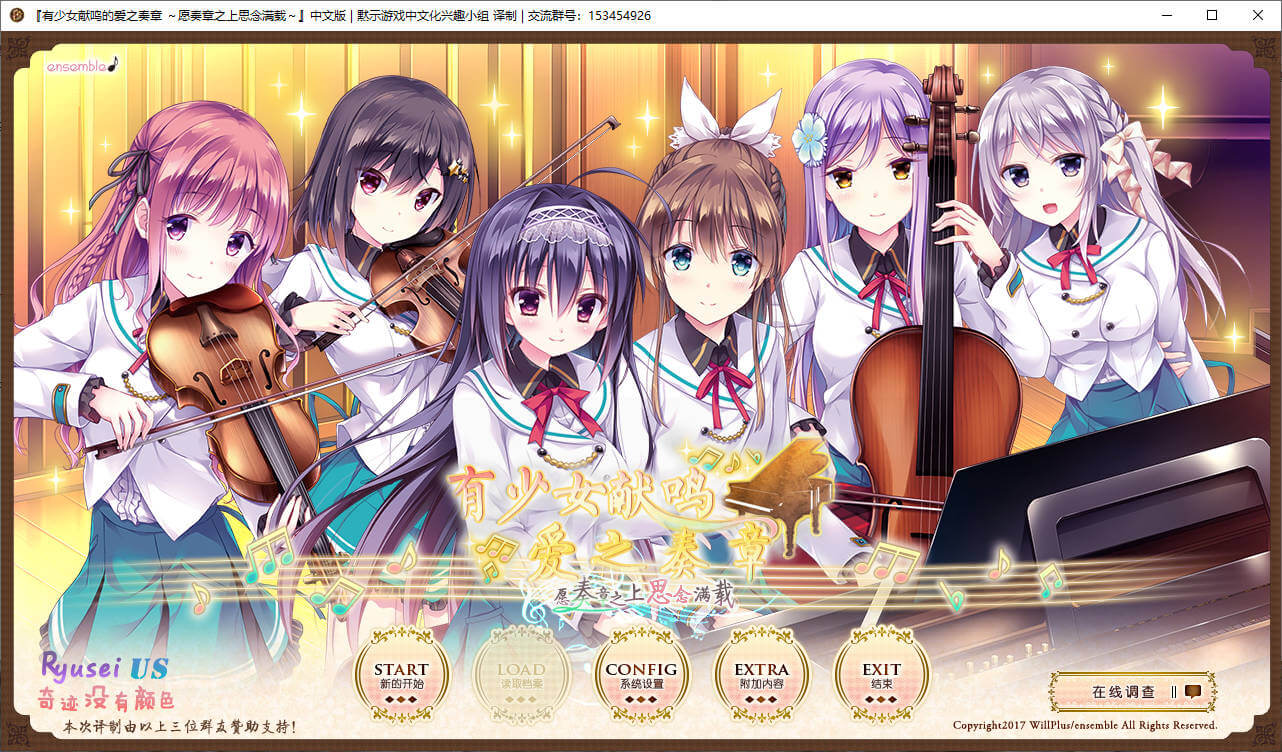Close the game window
Screen dimensions: 1282x752
click(x=1258, y=15)
